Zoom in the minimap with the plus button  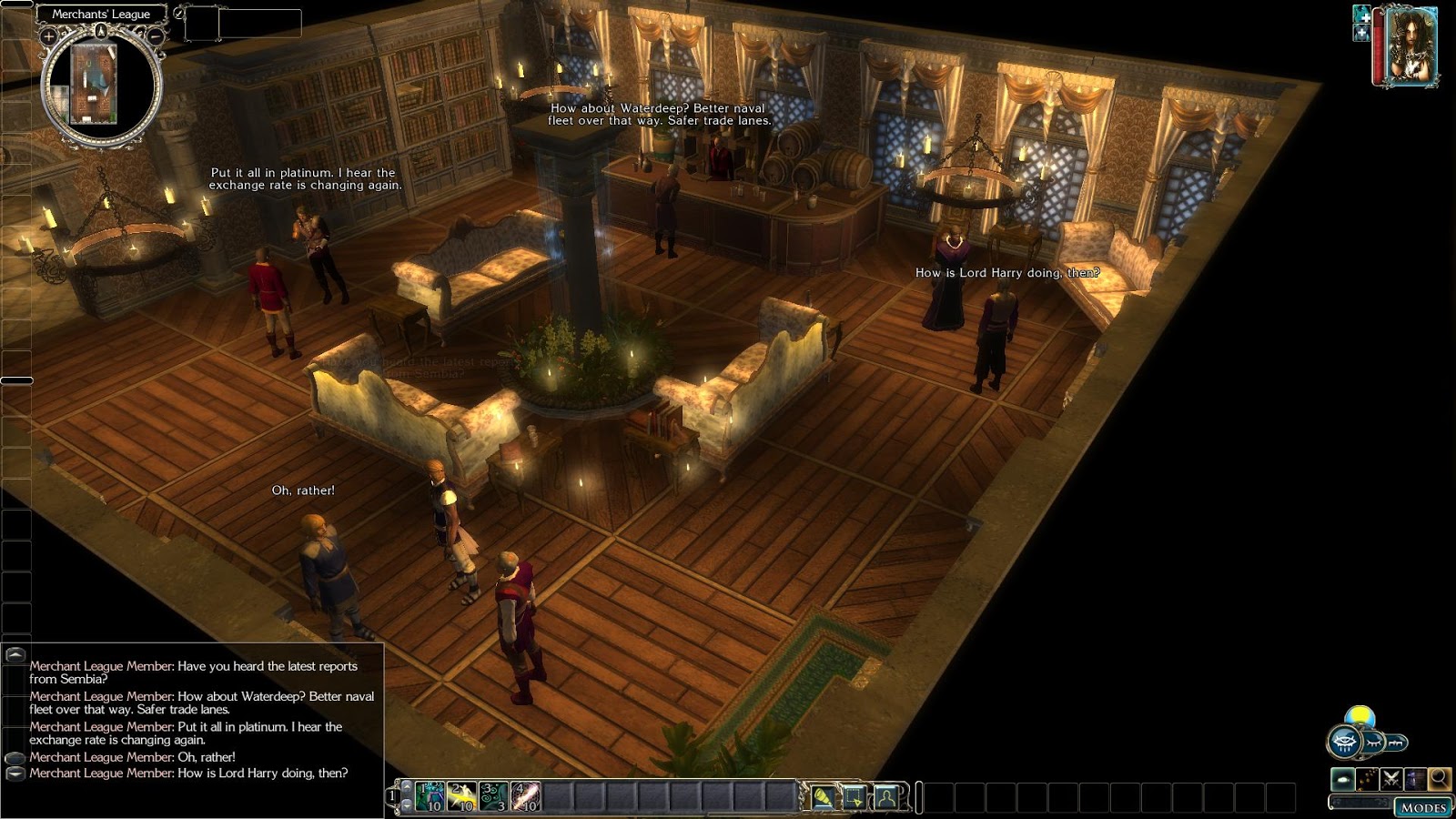(x=48, y=36)
